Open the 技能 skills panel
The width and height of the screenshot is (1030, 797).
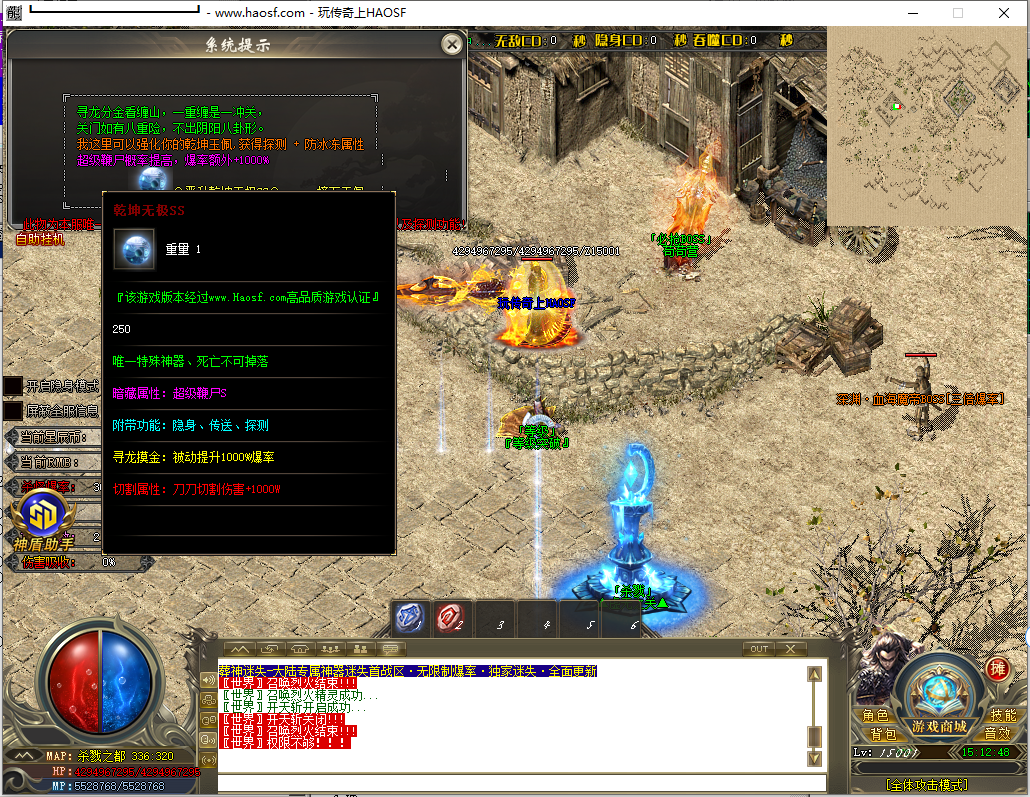pos(1002,716)
